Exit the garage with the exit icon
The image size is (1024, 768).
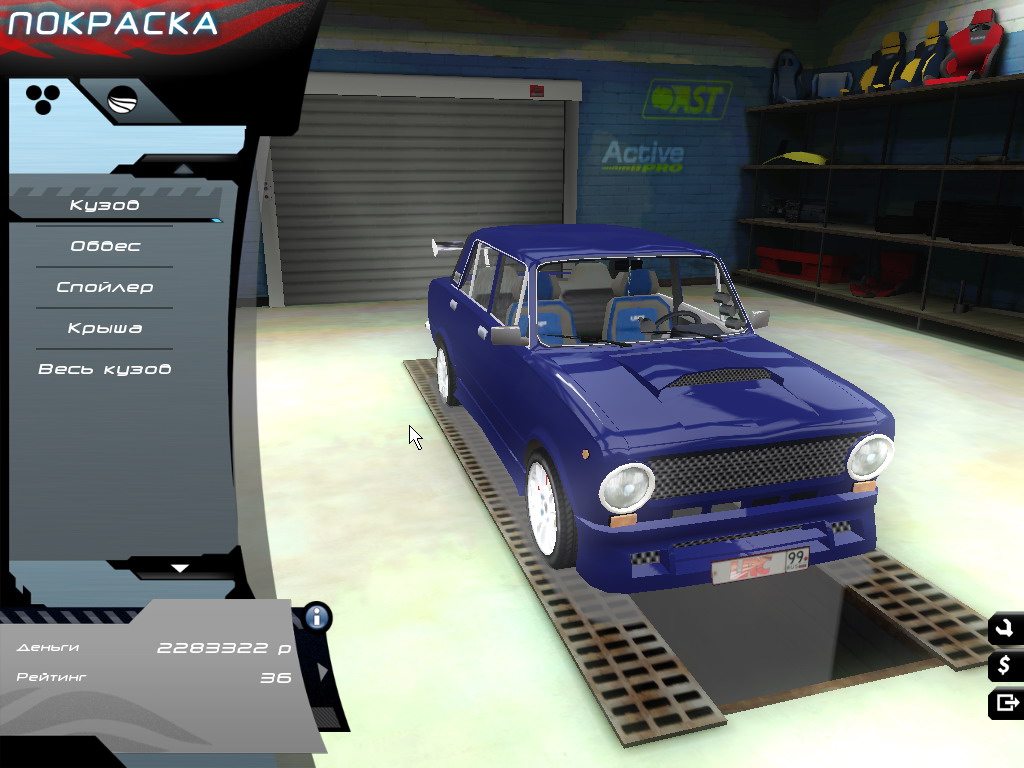tap(1005, 703)
